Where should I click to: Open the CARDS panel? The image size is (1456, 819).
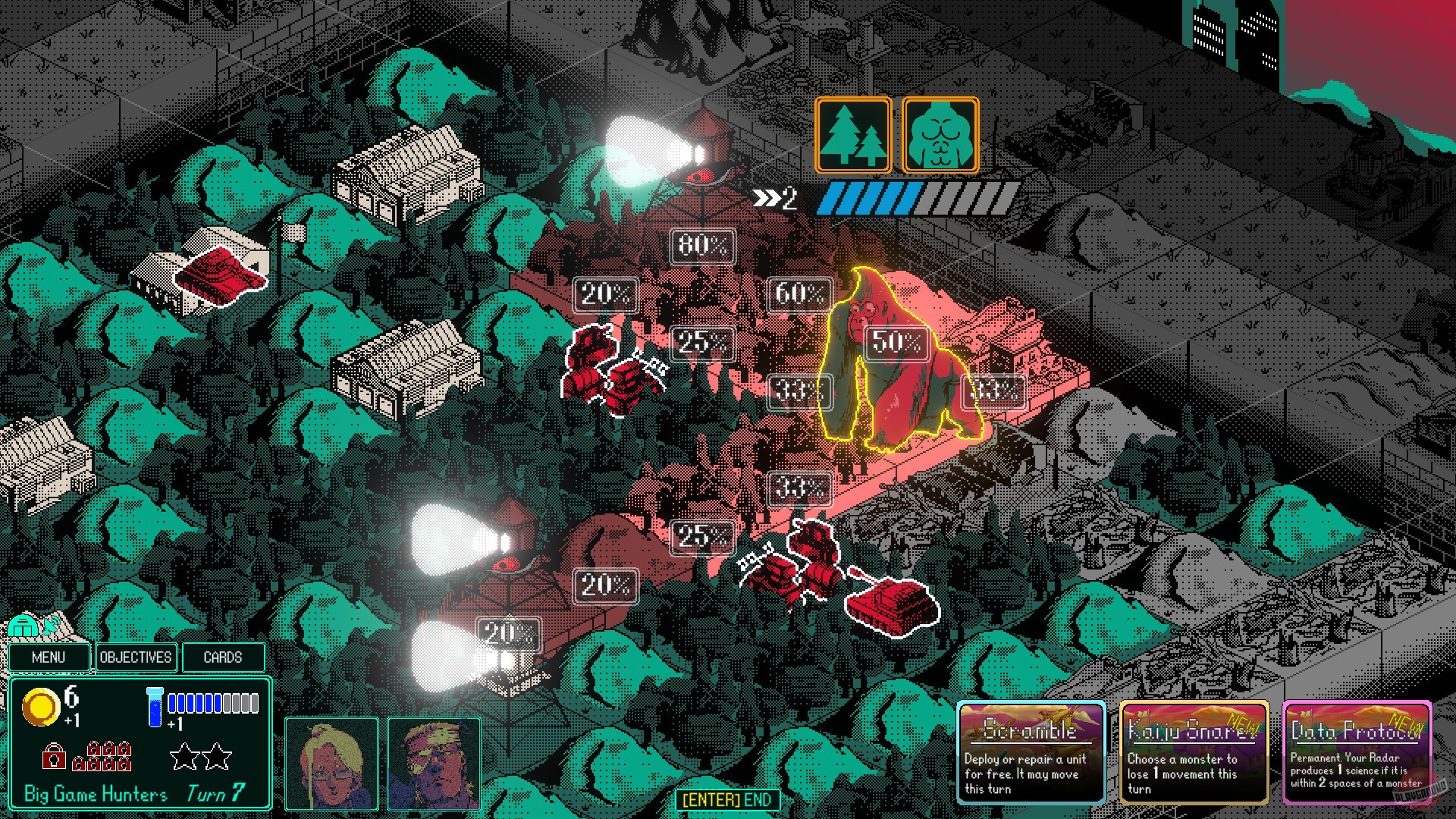pos(223,657)
